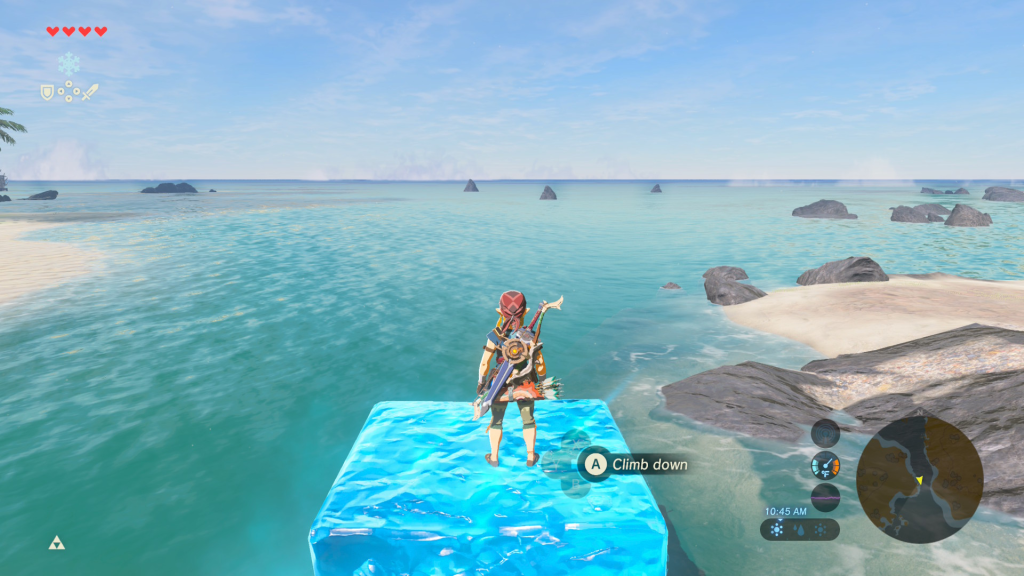The width and height of the screenshot is (1024, 576).
Task: Select the Cryonis snowflake rune icon
Action: pyautogui.click(x=68, y=63)
